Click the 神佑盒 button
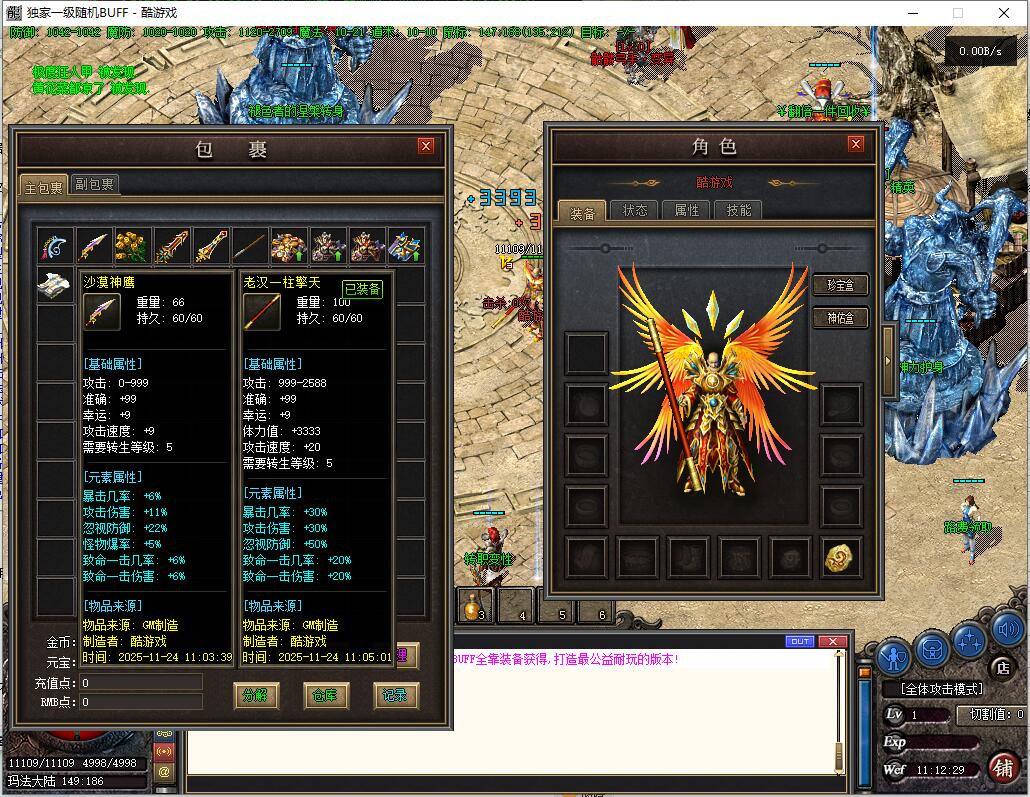Viewport: 1030px width, 797px height. click(839, 318)
